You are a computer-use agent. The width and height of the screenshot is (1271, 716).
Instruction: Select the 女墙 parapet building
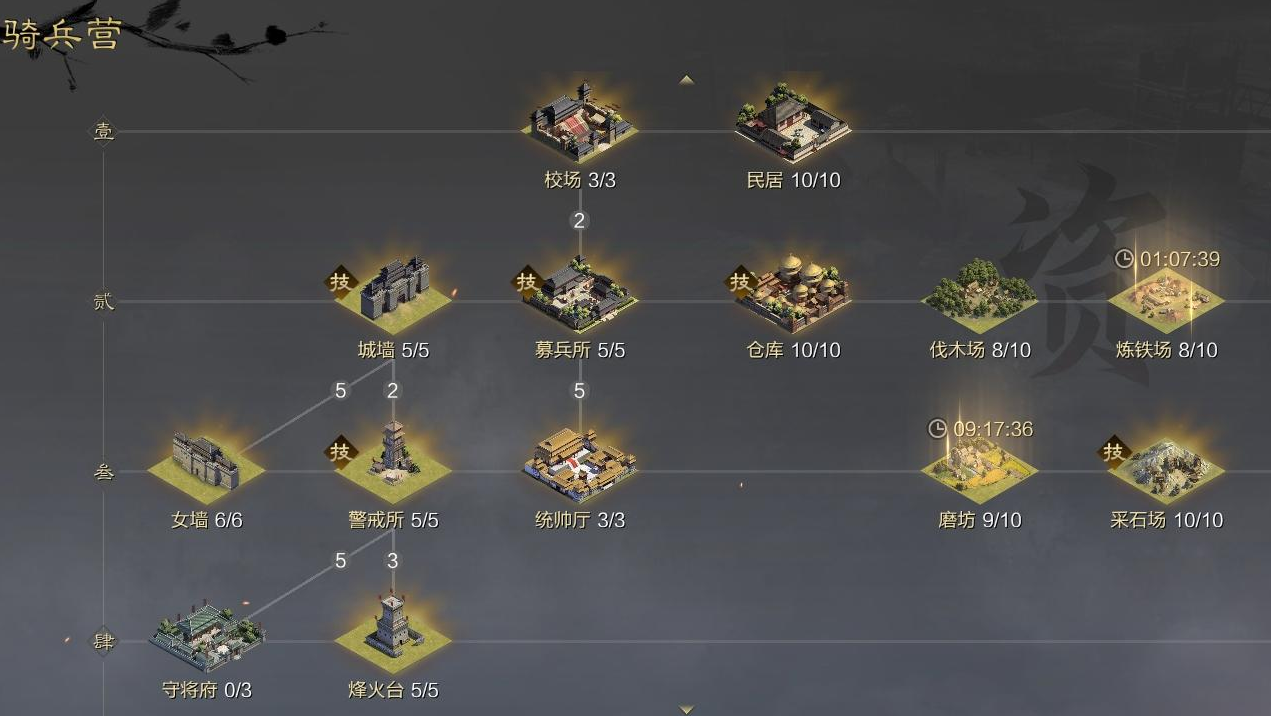[206, 464]
